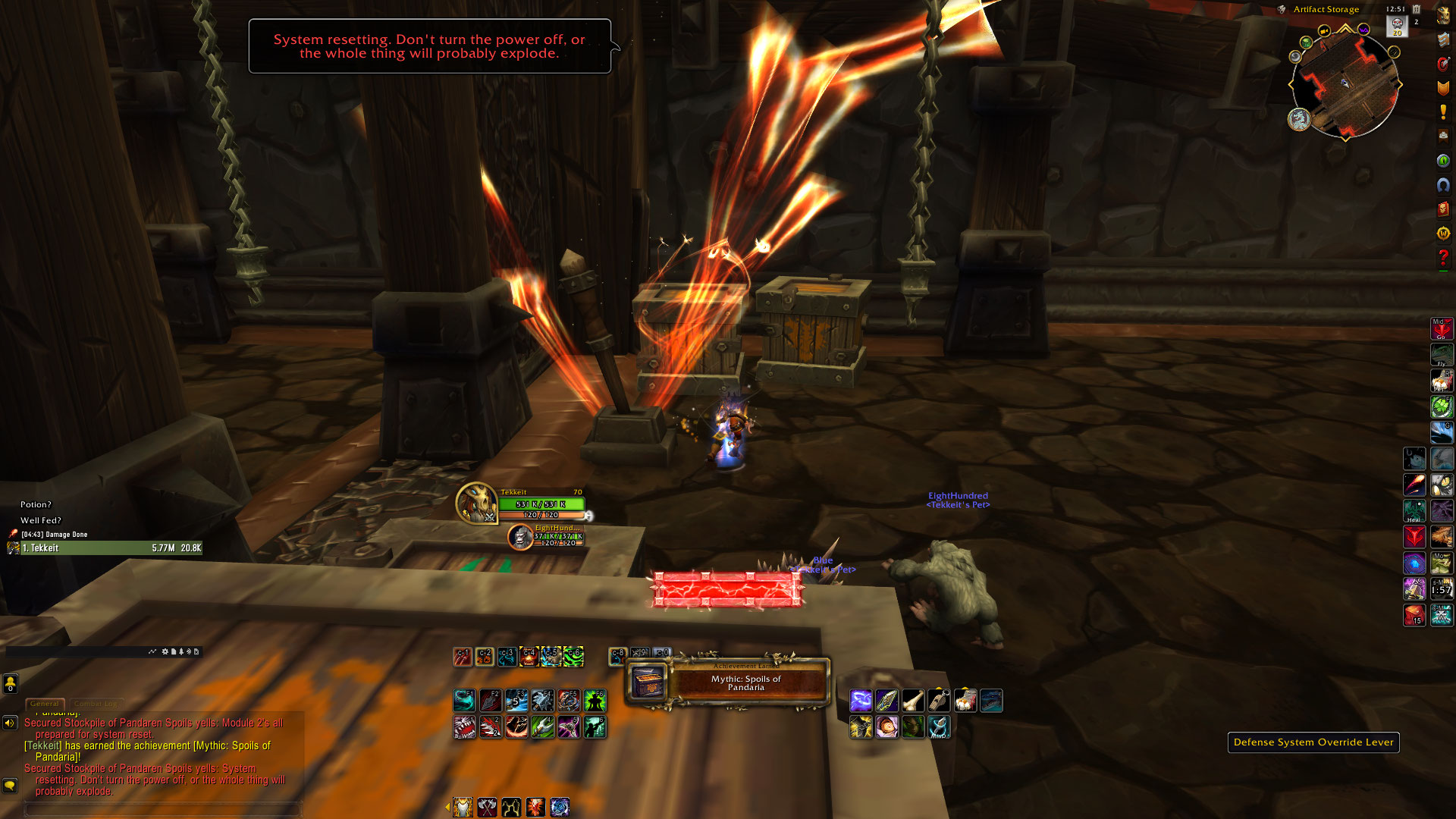Image resolution: width=1456 pixels, height=819 pixels.
Task: Click the Mythic: Spoils of Pandaria achievement popup
Action: [728, 682]
